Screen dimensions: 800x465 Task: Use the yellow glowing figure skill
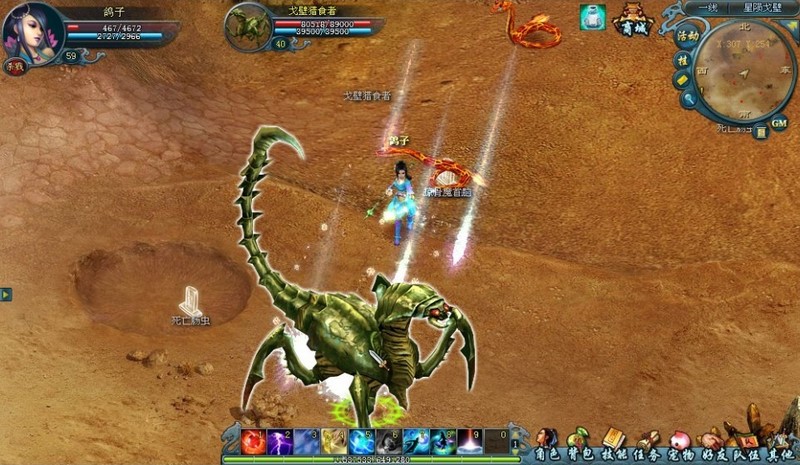pos(334,440)
